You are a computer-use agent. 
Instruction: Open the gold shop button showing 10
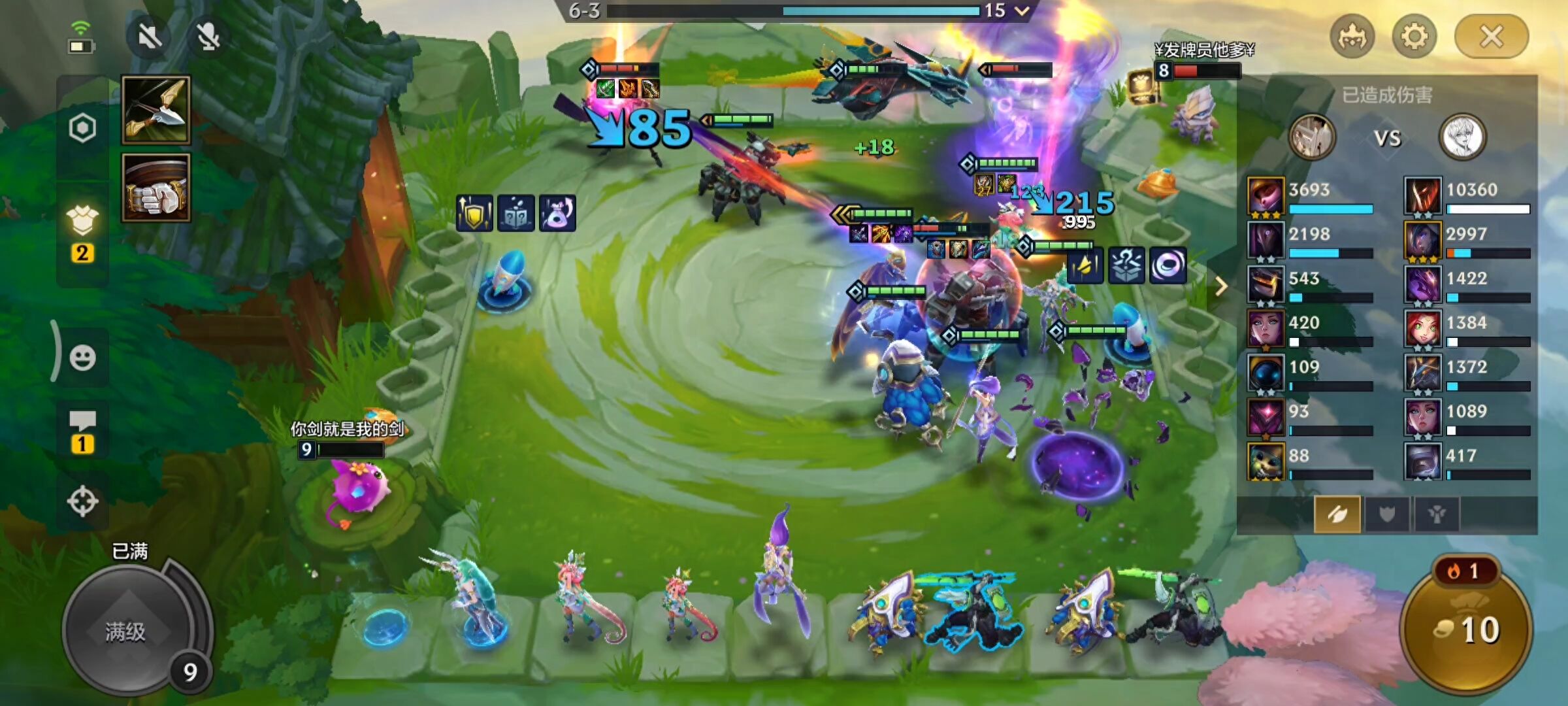[x=1467, y=629]
